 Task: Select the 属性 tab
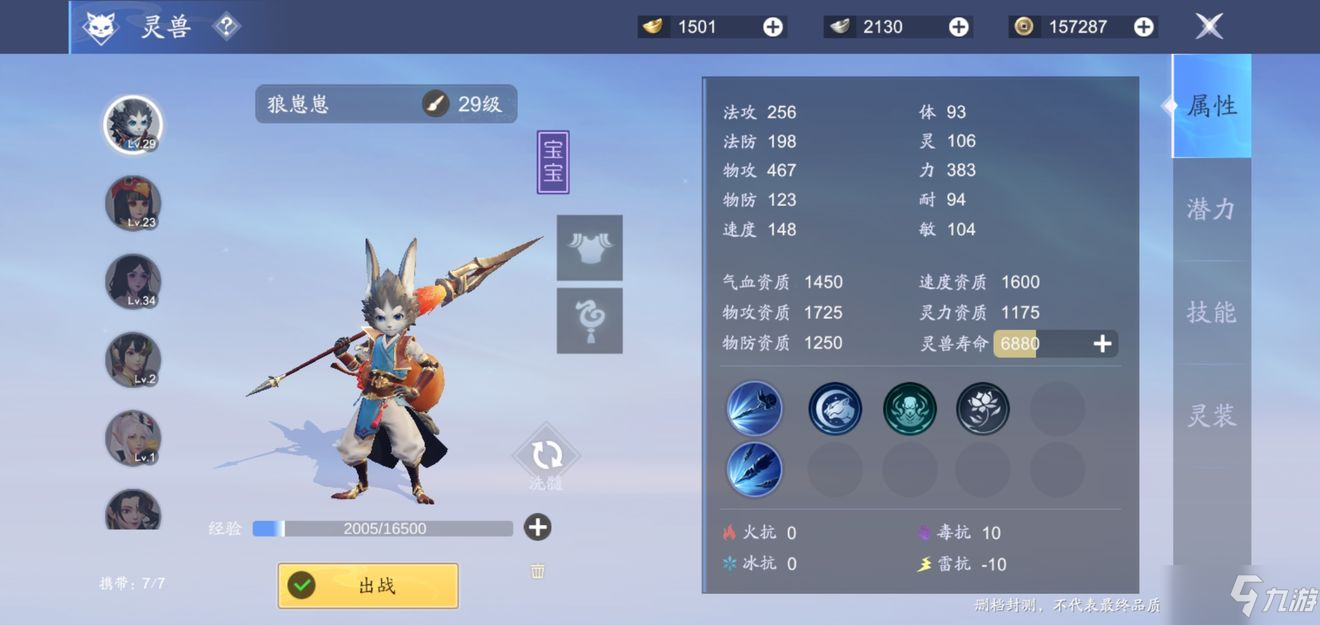pyautogui.click(x=1211, y=106)
